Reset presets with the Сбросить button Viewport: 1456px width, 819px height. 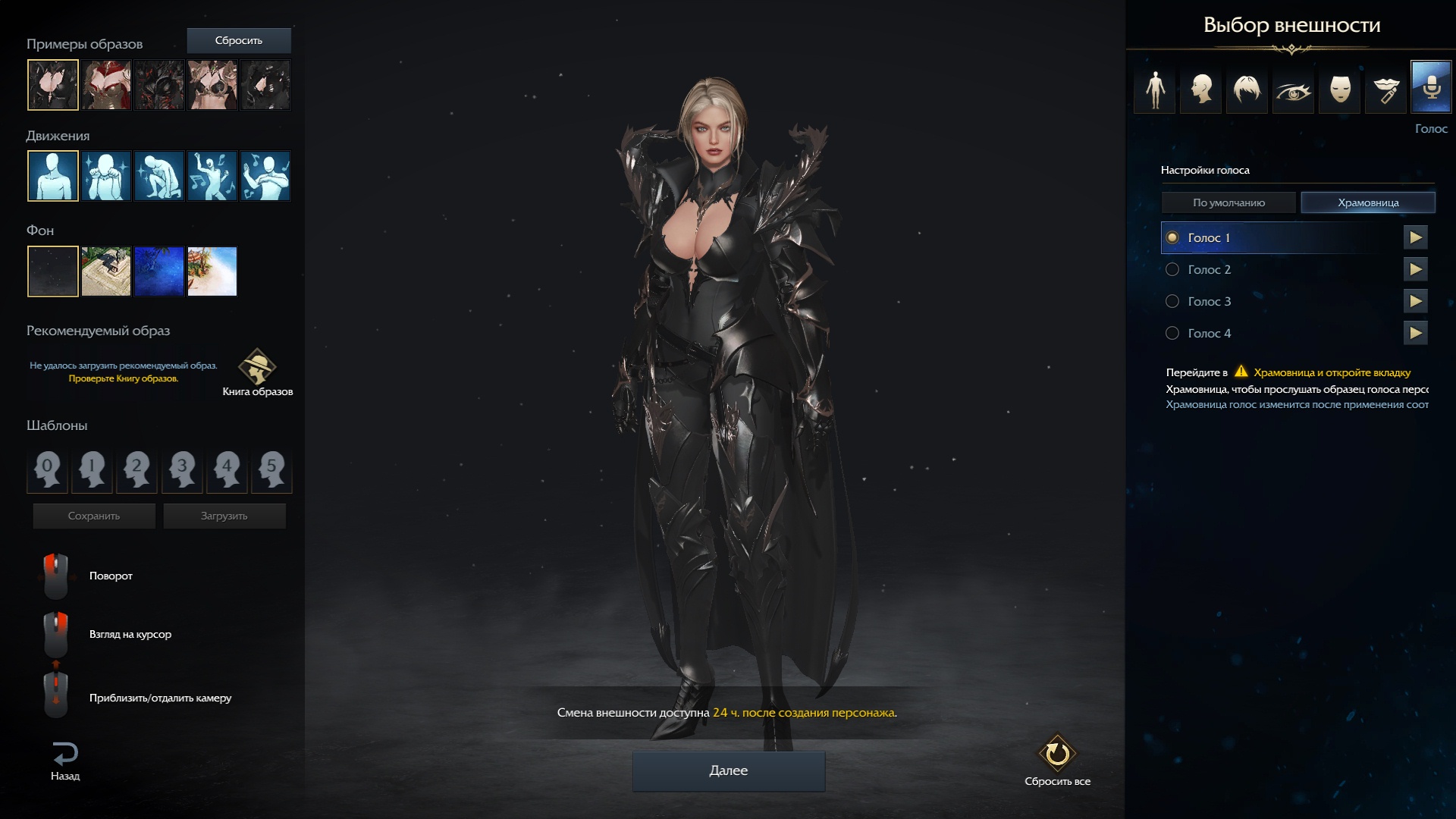[238, 40]
